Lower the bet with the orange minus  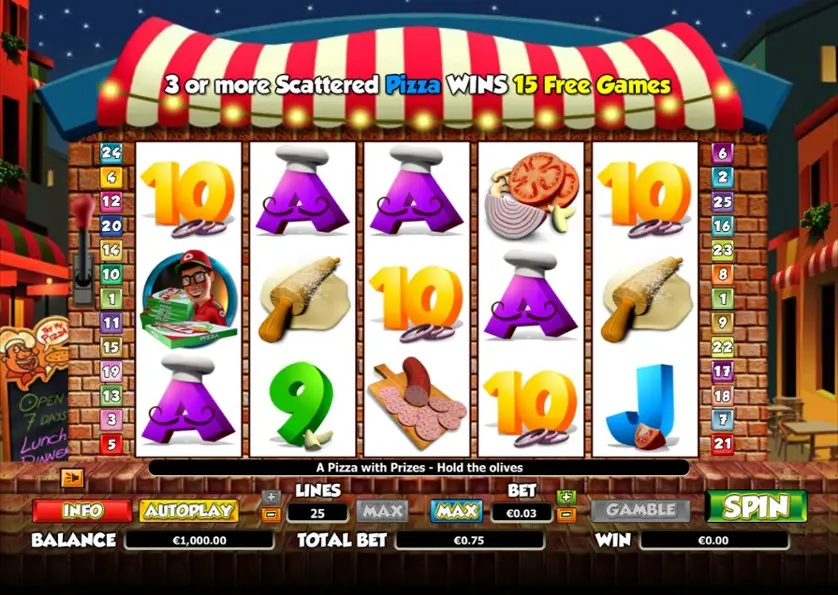566,515
